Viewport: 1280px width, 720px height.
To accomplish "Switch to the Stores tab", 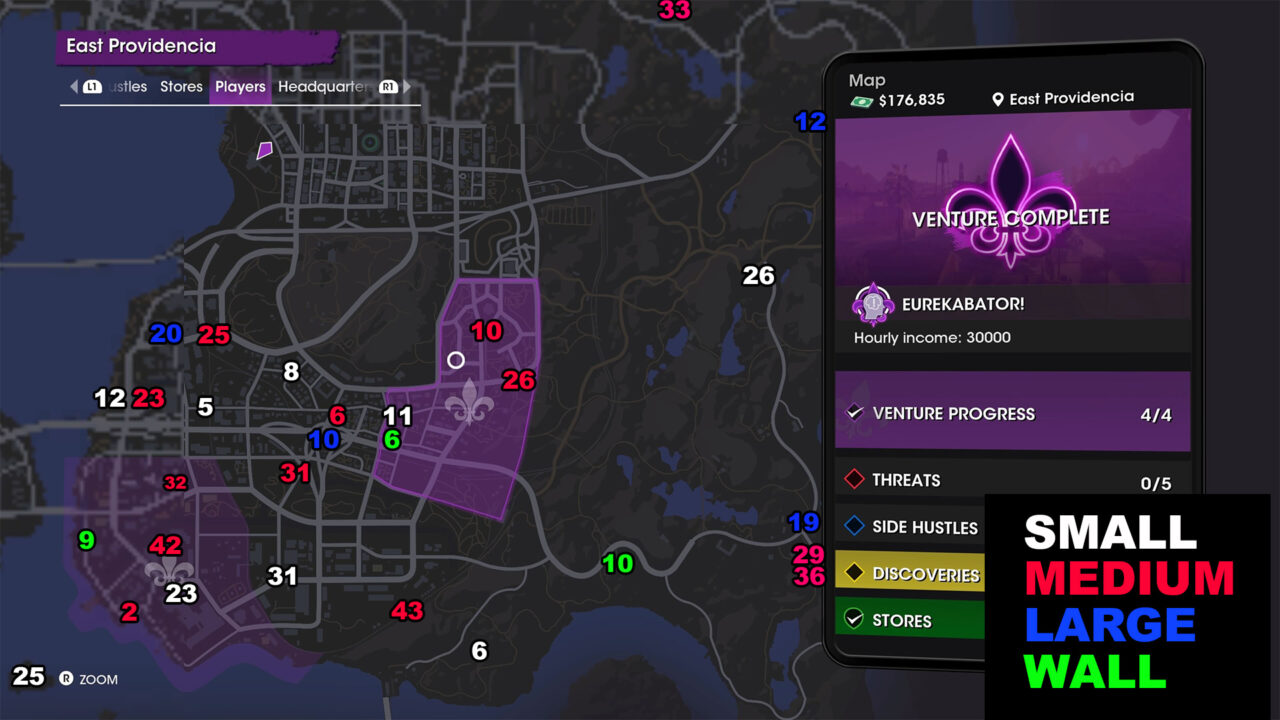I will pos(181,86).
